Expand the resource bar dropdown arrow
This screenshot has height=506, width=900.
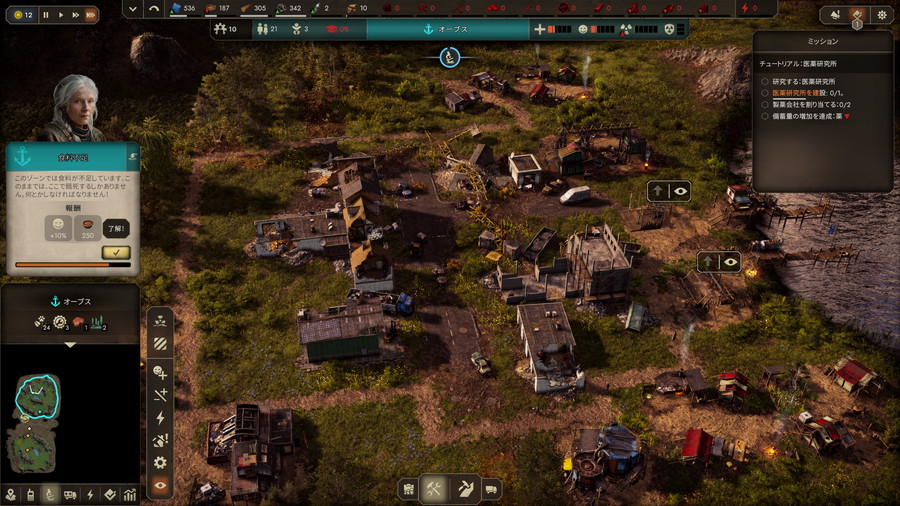133,8
